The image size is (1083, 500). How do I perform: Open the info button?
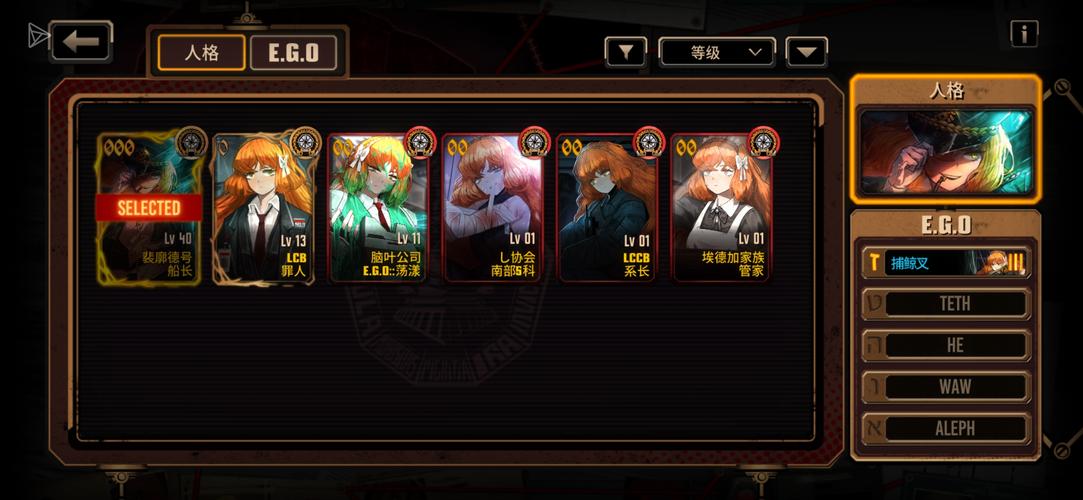click(x=1023, y=34)
